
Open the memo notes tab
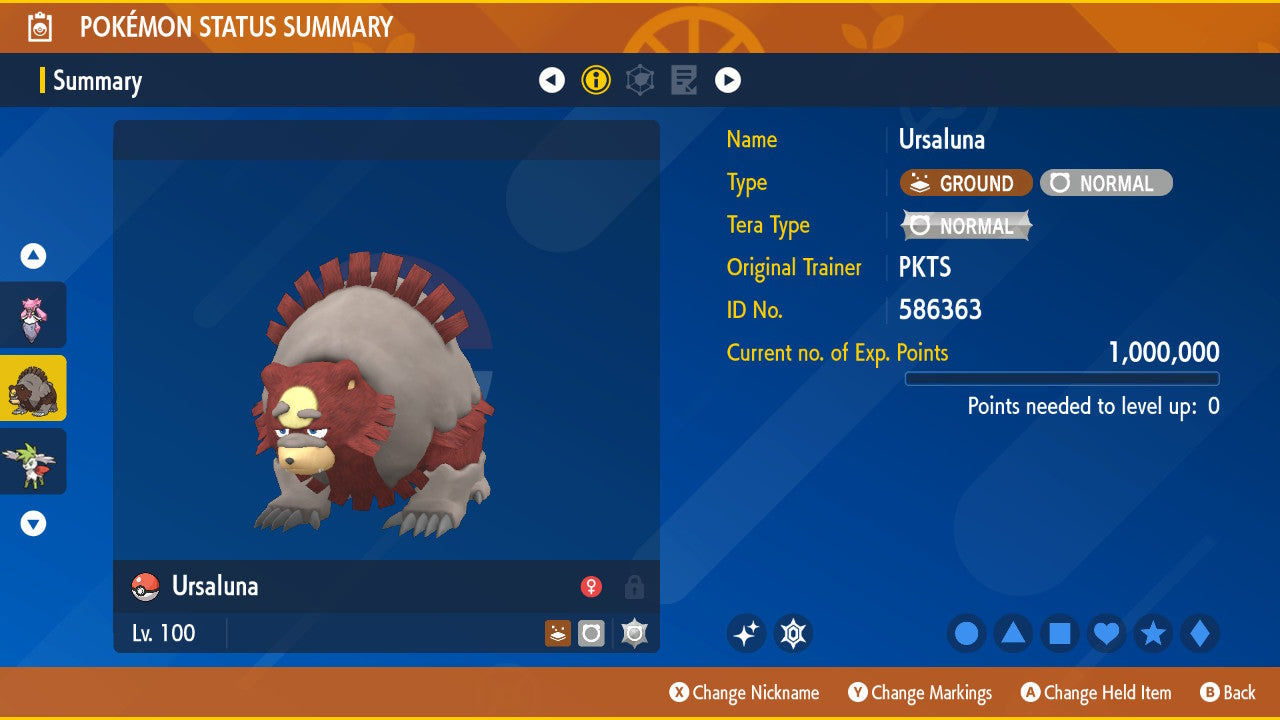coord(684,80)
